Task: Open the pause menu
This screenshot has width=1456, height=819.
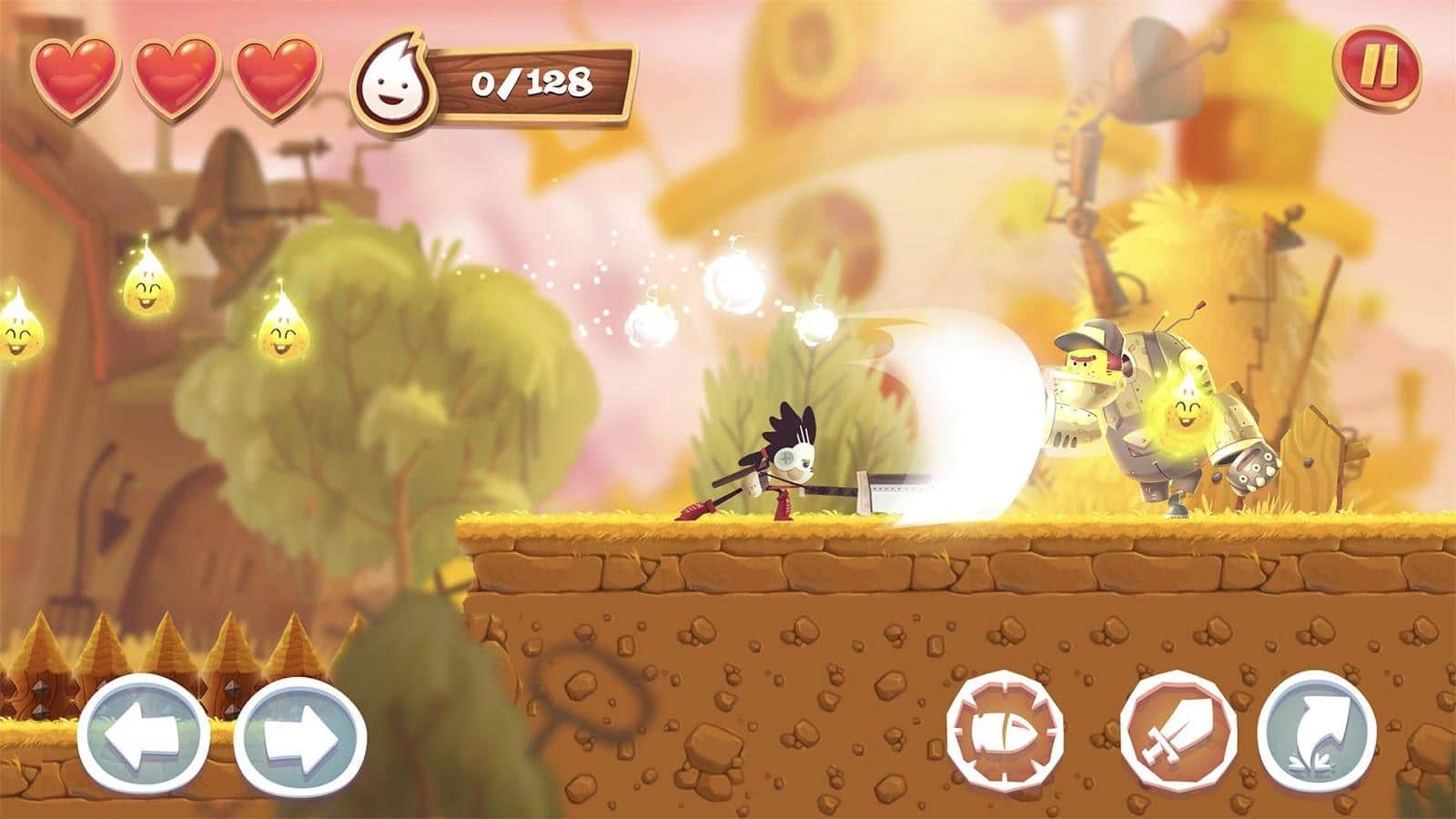Action: tap(1381, 66)
